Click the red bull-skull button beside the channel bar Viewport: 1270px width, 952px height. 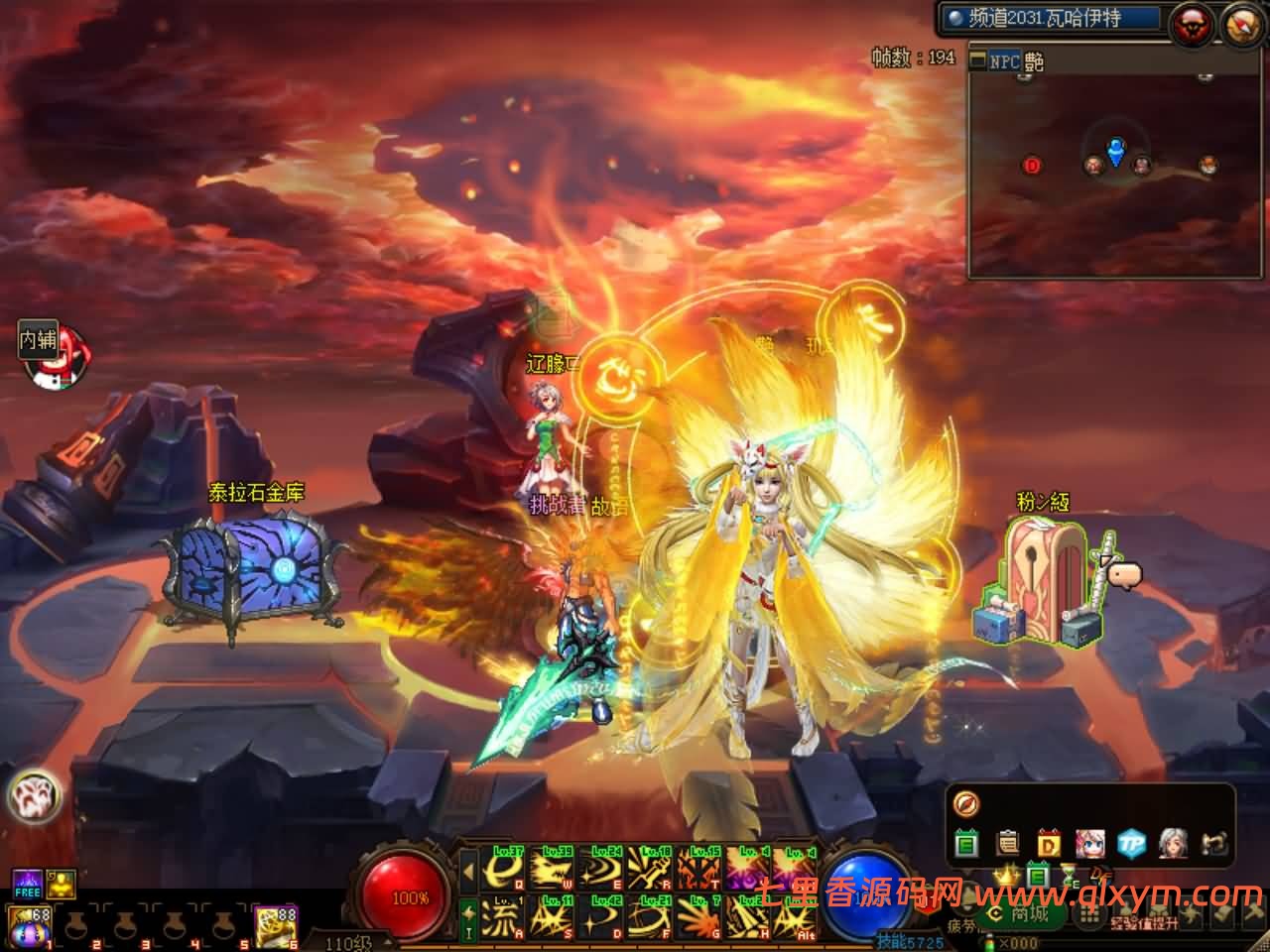point(1192,25)
